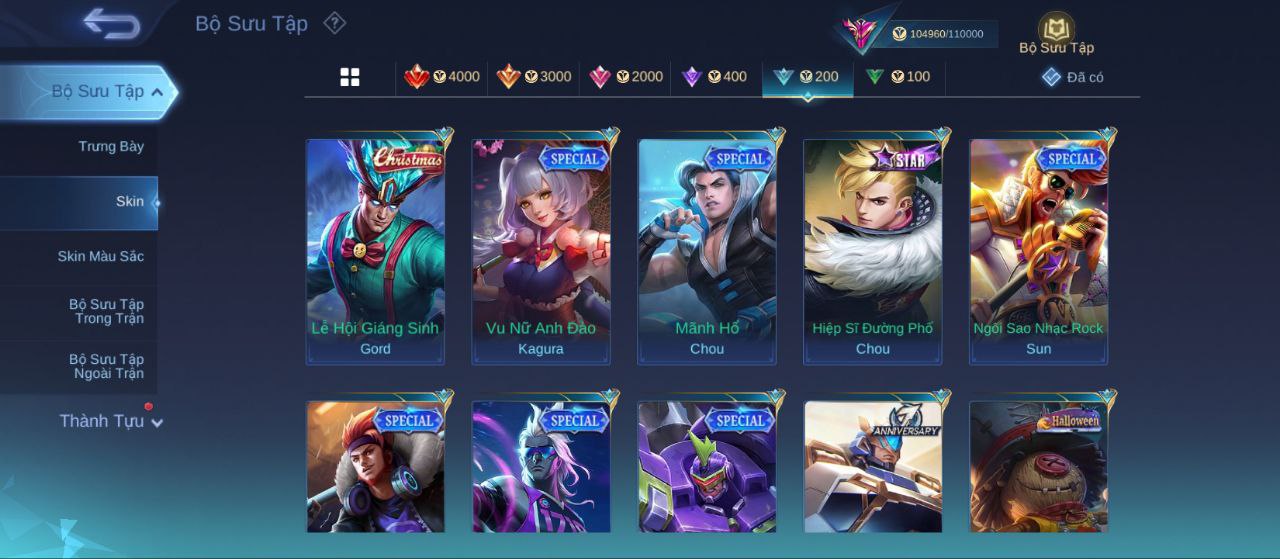Toggle the Đã có owned filter

1073,77
